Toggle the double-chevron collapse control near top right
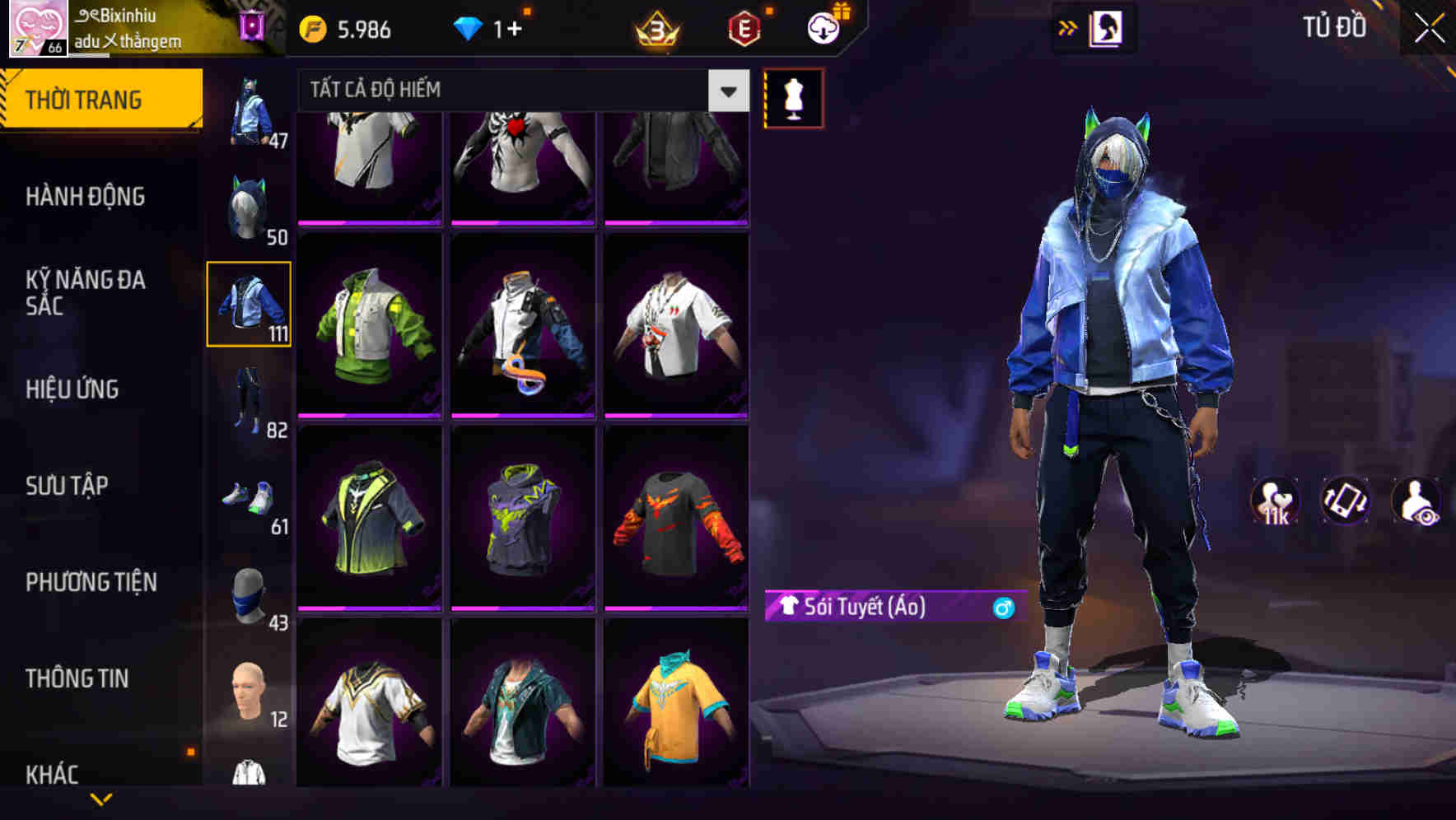The height and width of the screenshot is (820, 1456). click(1068, 26)
